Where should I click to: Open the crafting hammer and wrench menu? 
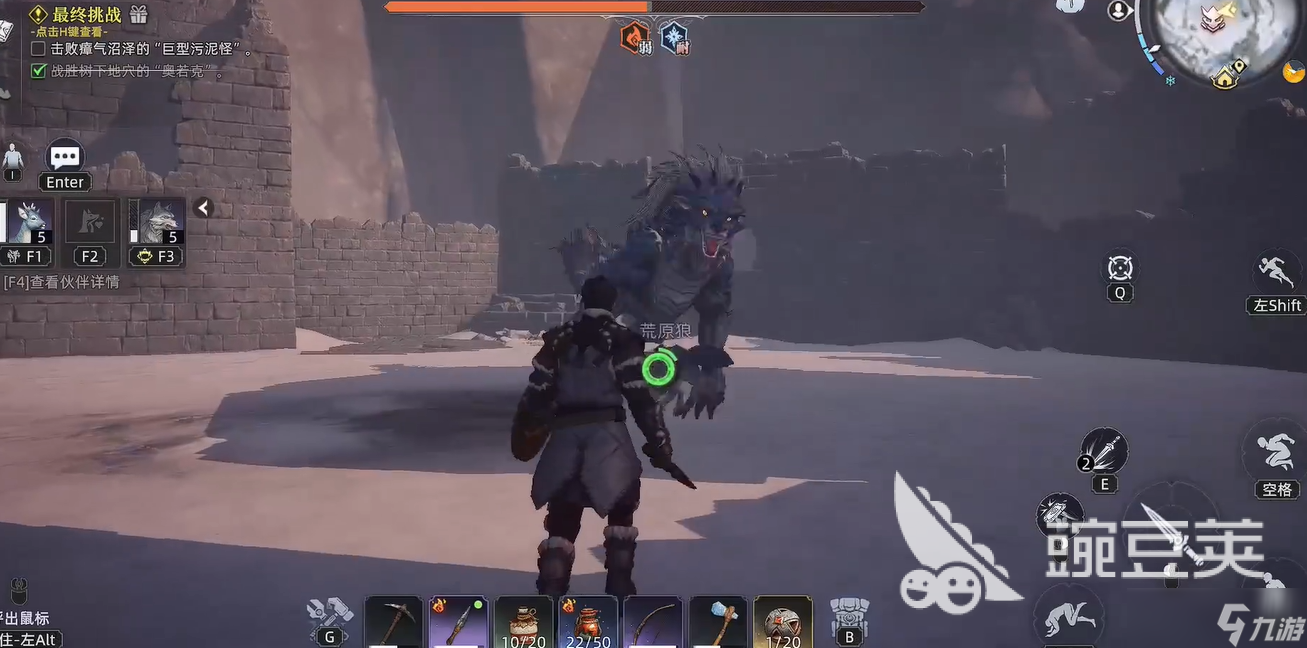click(329, 612)
